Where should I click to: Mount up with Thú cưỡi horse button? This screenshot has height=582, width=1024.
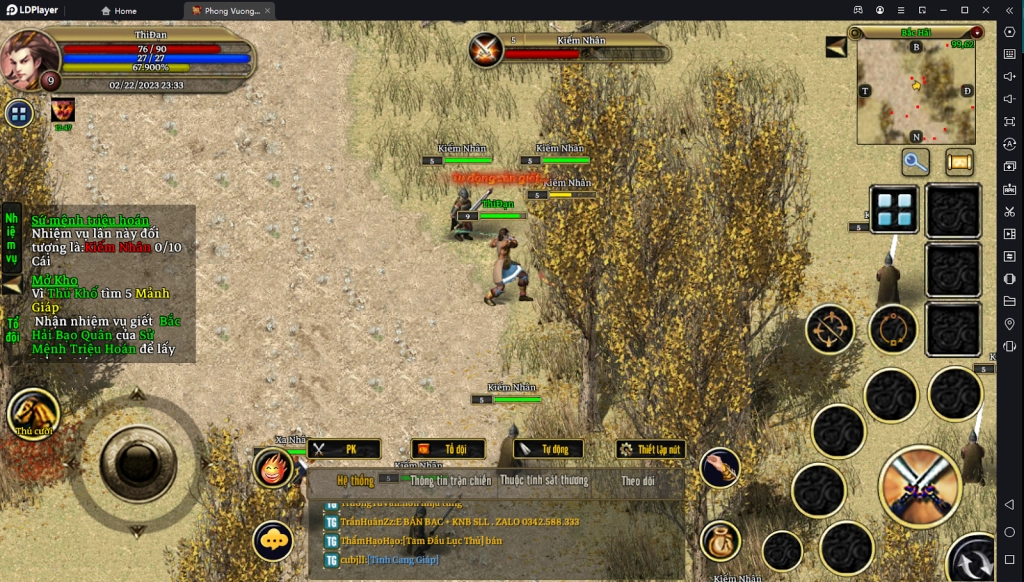click(x=33, y=412)
